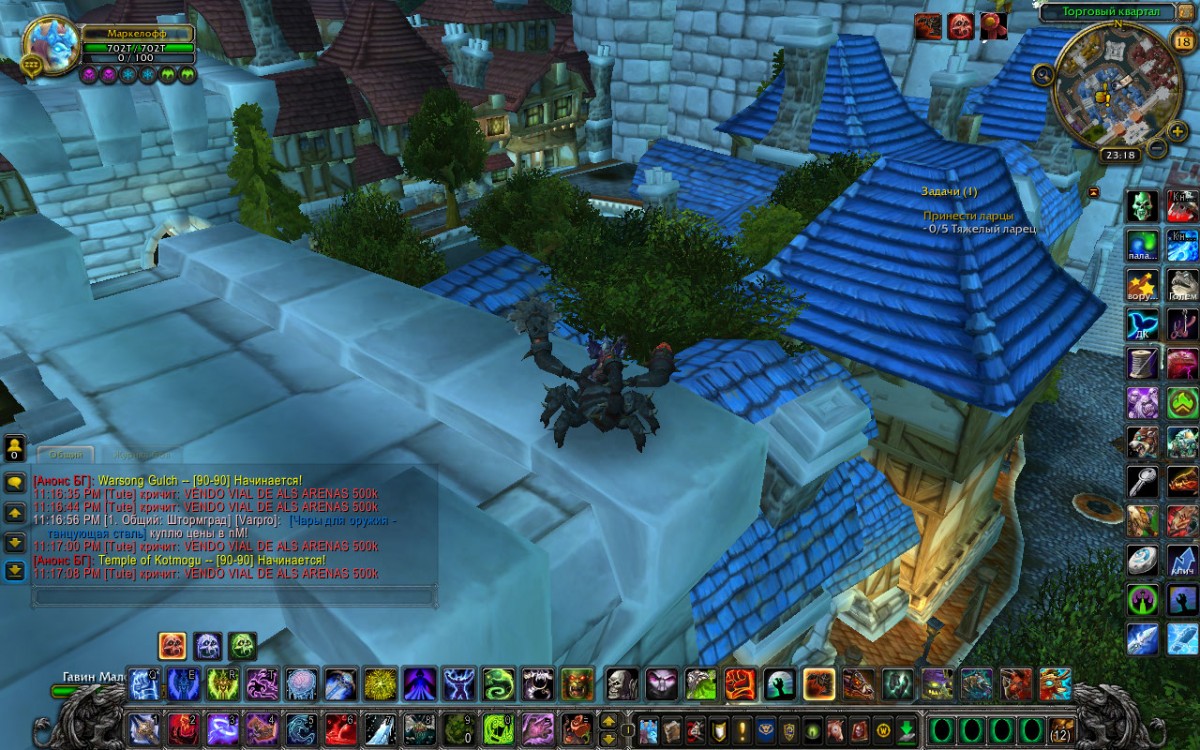
Task: Click the minimap tracking magnifier button
Action: pyautogui.click(x=1043, y=74)
